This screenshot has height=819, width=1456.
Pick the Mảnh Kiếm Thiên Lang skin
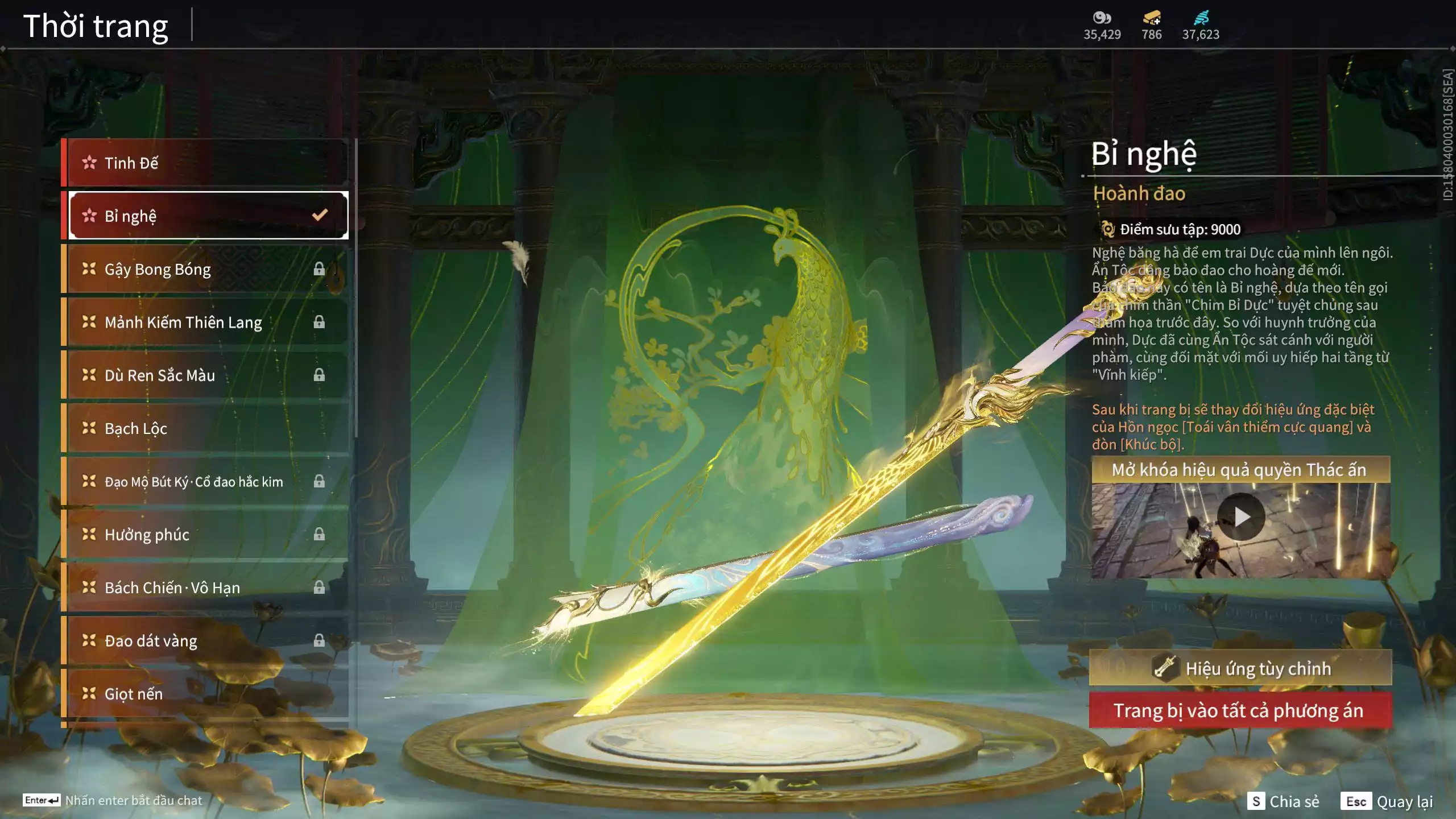(x=206, y=322)
